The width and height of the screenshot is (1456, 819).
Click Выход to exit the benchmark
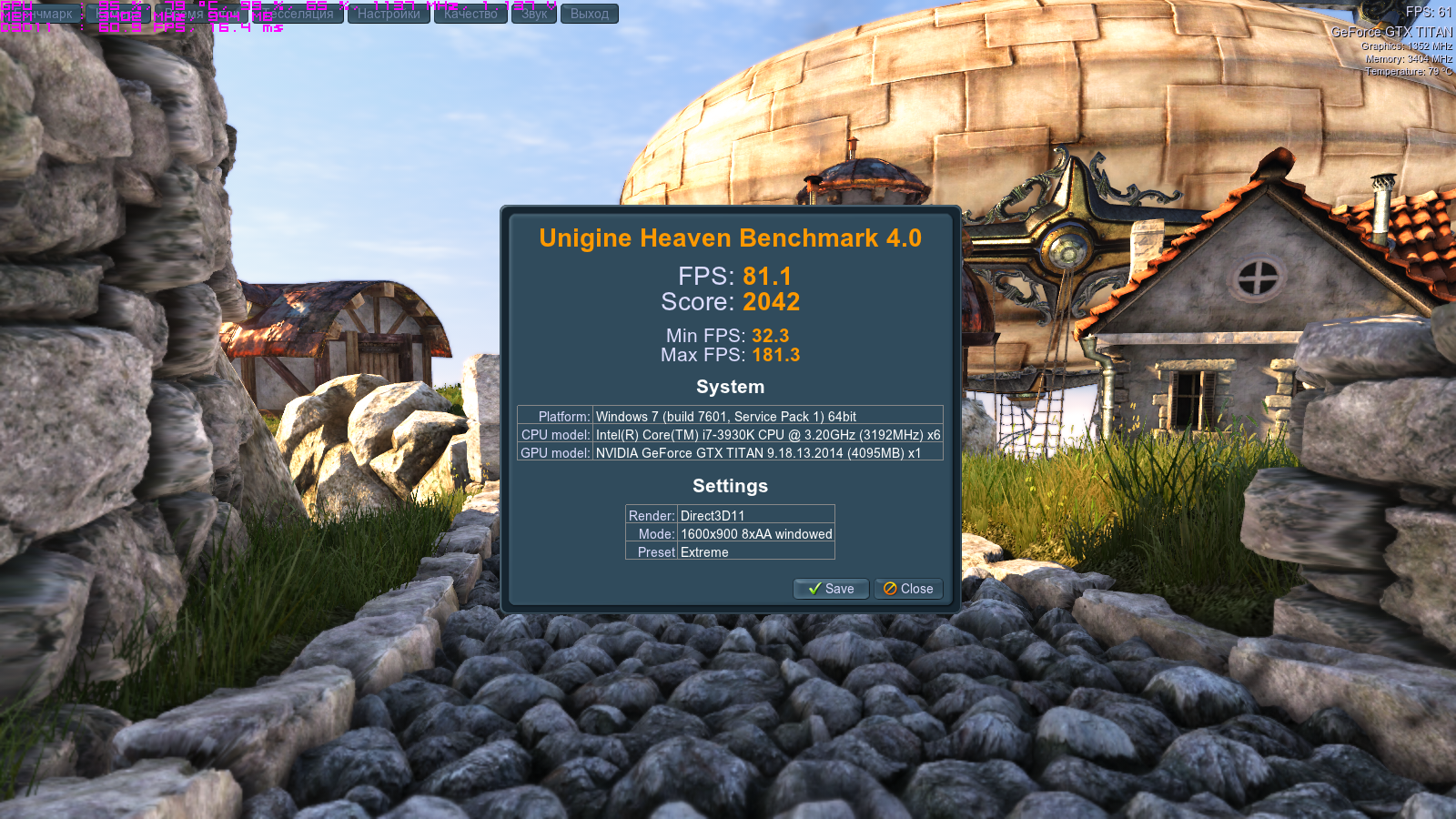[589, 14]
